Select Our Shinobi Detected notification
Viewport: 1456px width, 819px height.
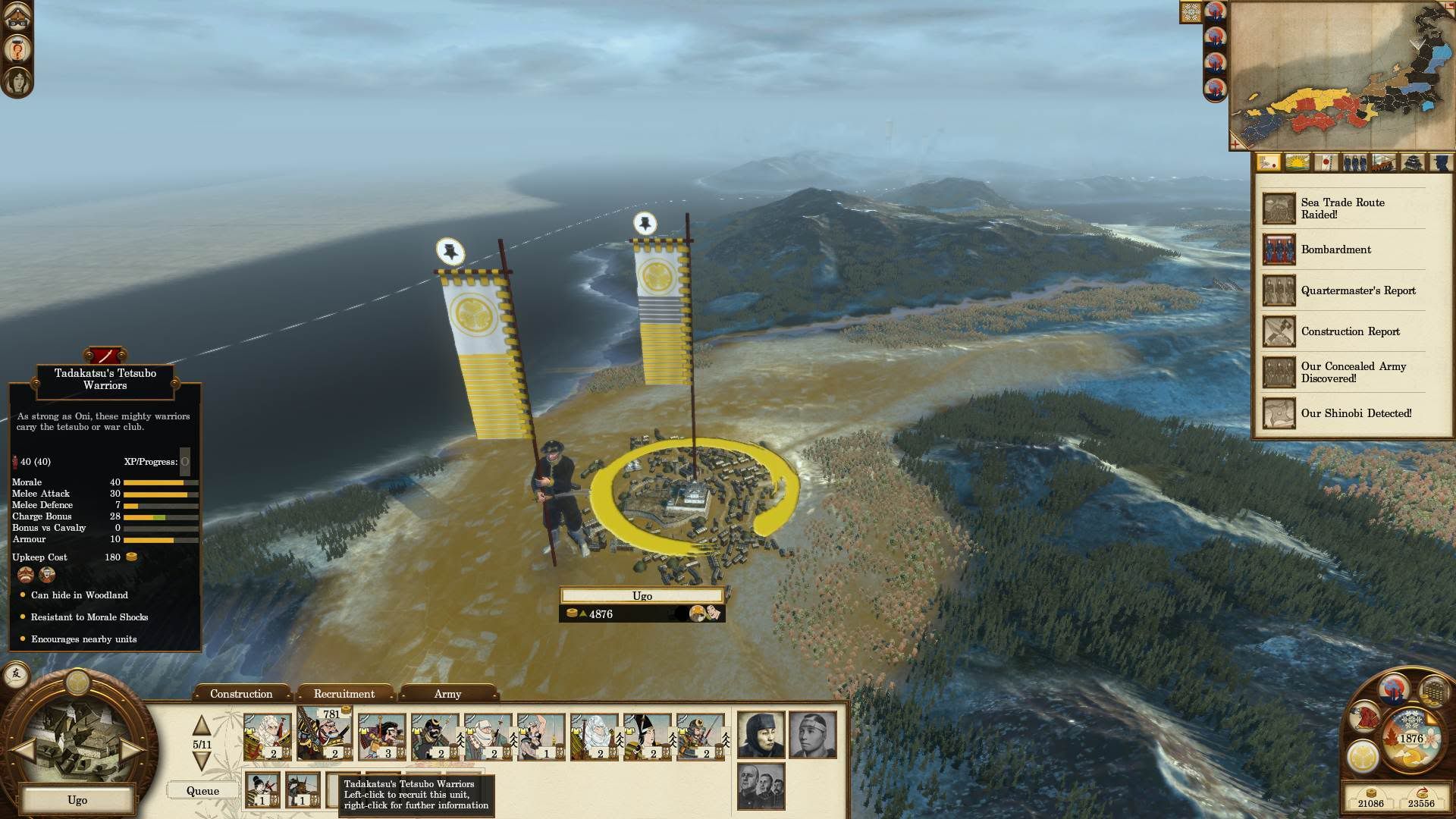(x=1356, y=413)
